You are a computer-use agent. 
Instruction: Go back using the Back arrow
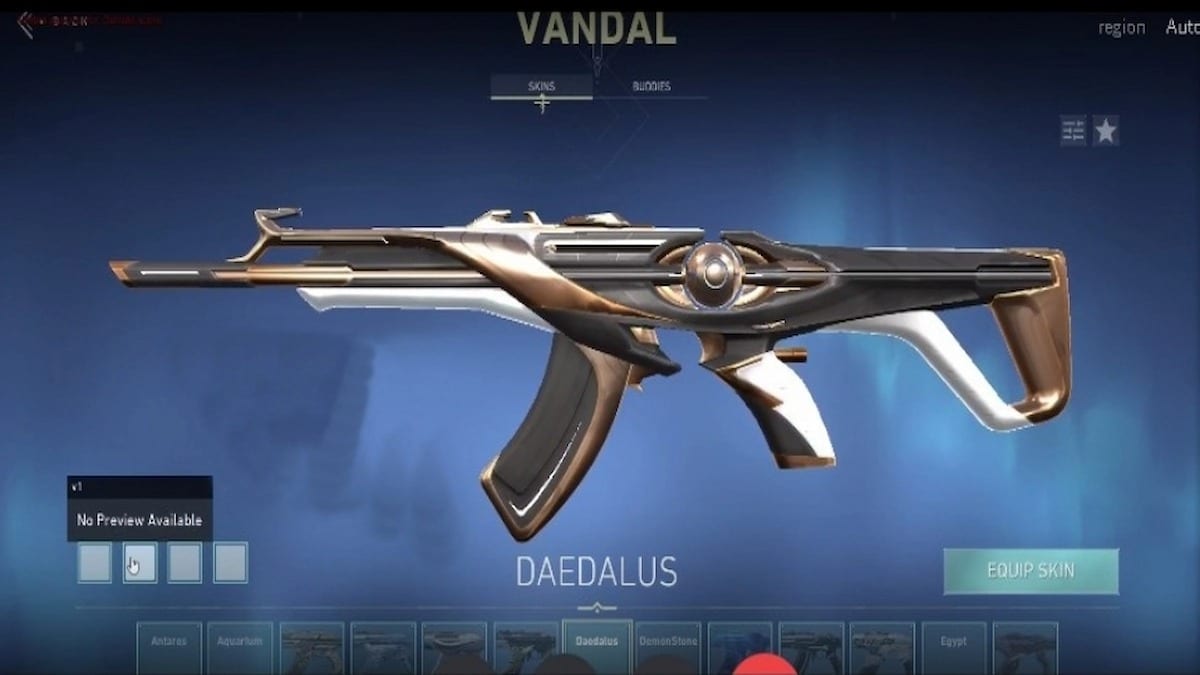tap(27, 22)
